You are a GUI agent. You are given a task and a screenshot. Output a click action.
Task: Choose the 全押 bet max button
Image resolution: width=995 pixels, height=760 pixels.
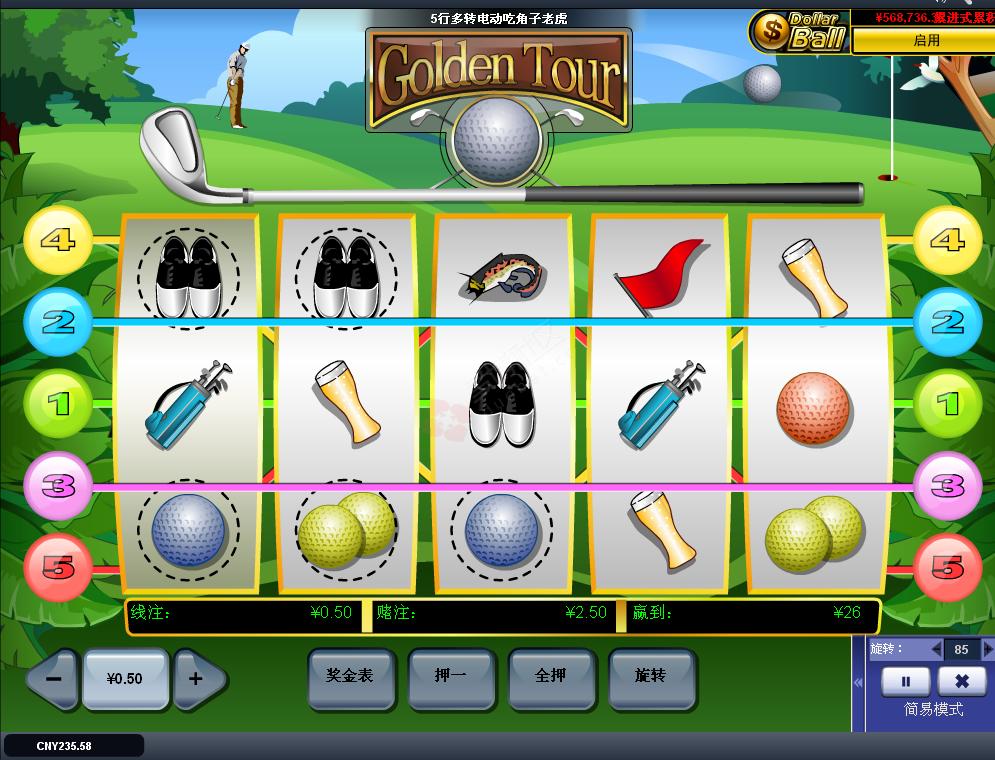click(x=551, y=676)
